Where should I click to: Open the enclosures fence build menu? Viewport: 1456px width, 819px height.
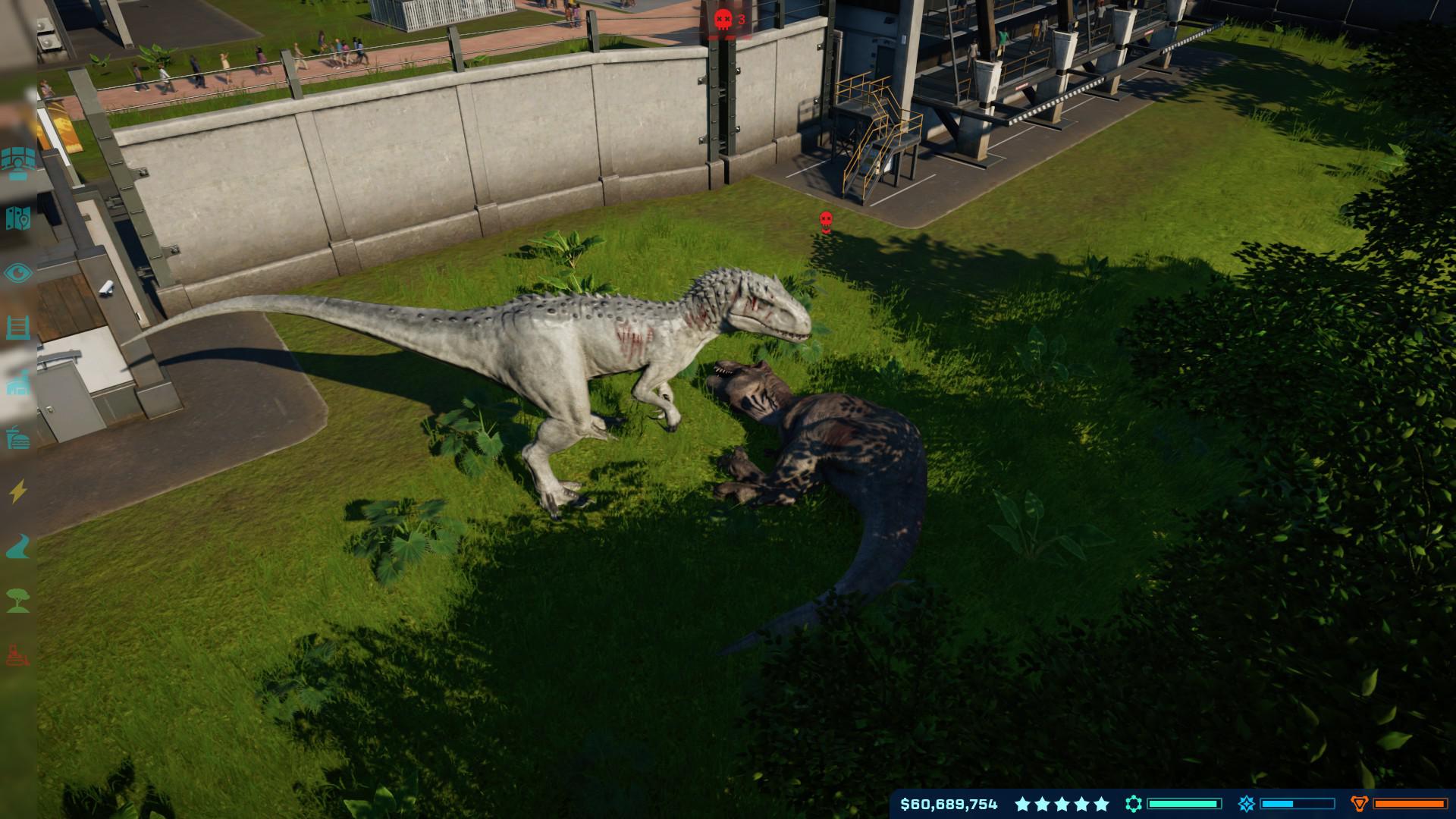click(17, 328)
